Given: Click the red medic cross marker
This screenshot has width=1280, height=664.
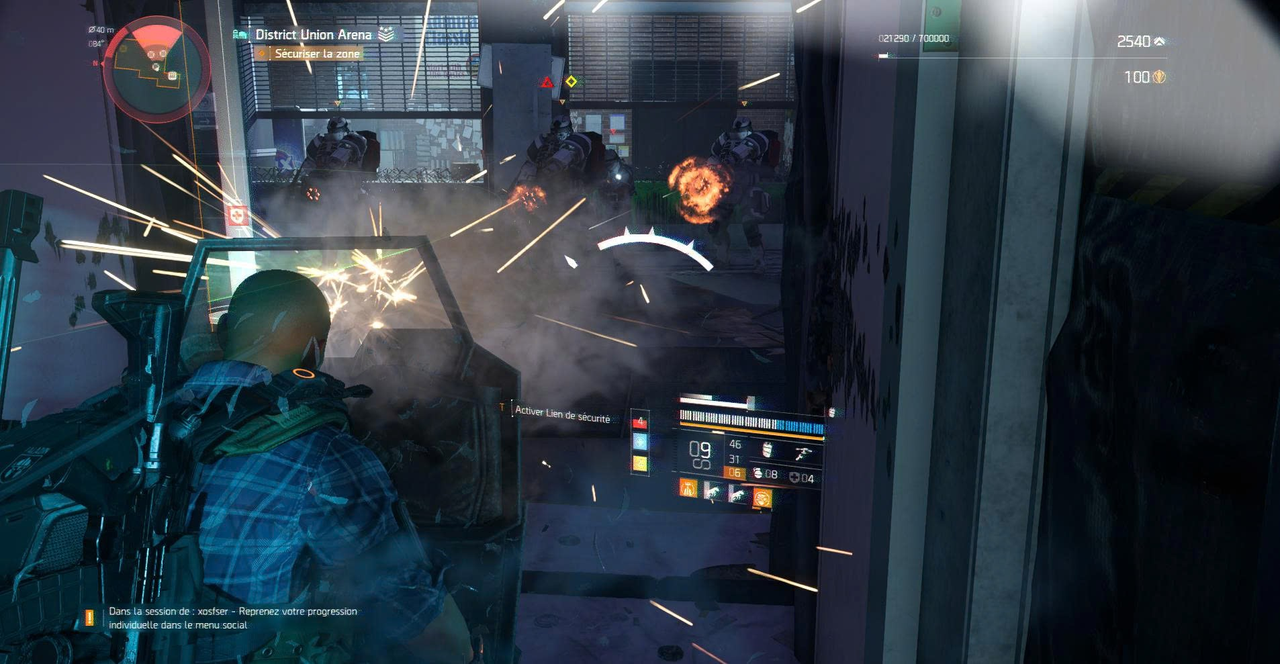Looking at the screenshot, I should [x=238, y=215].
